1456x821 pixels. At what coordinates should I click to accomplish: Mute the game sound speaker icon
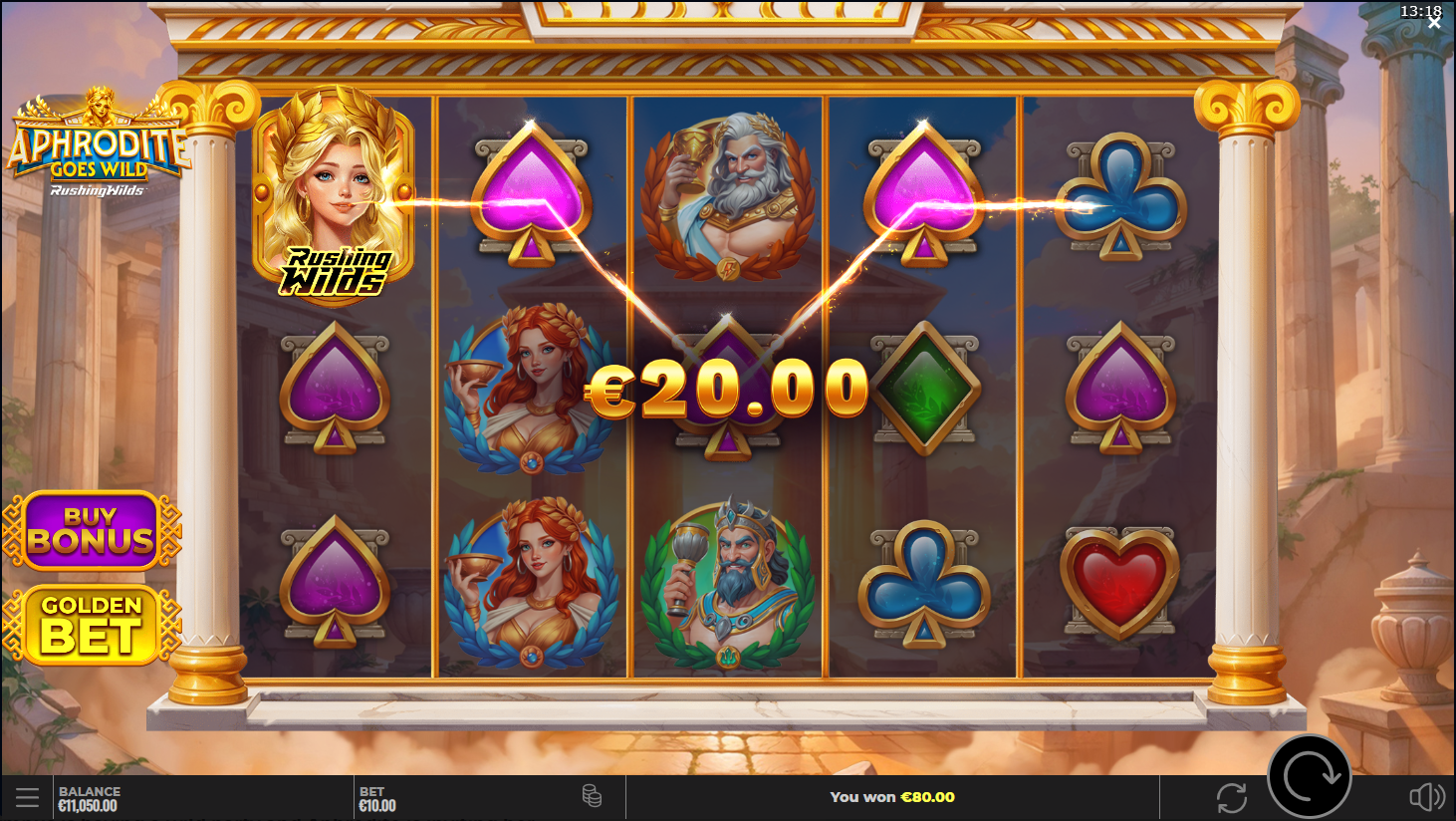[1426, 797]
